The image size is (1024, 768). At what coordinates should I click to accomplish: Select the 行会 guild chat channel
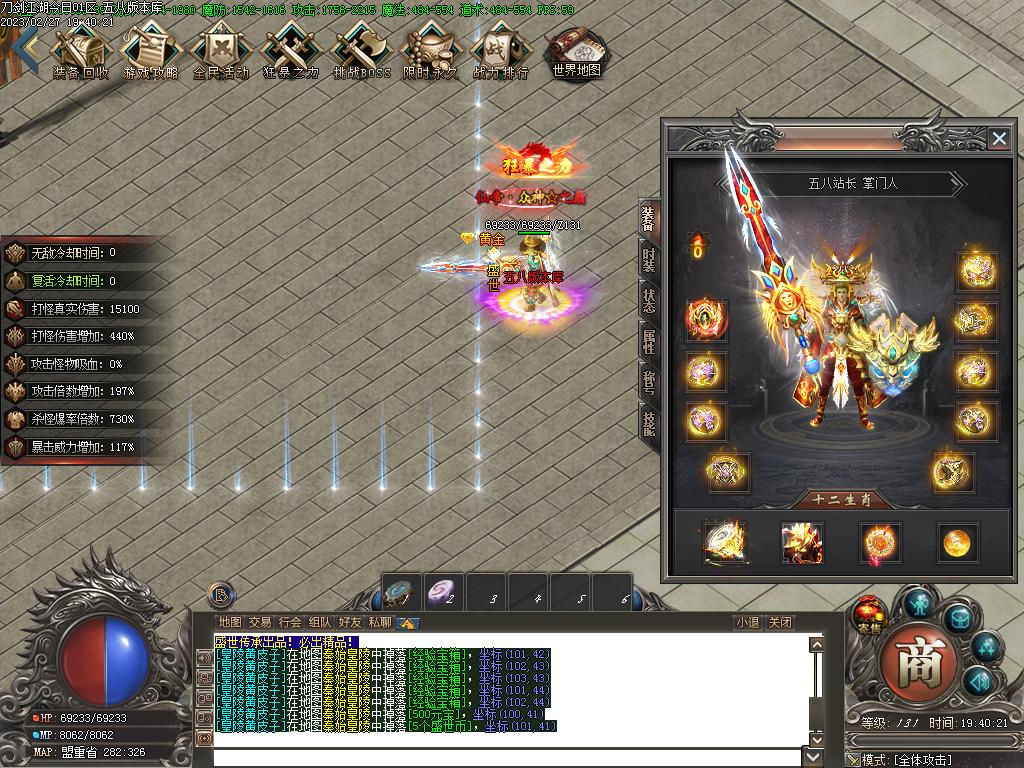click(290, 622)
